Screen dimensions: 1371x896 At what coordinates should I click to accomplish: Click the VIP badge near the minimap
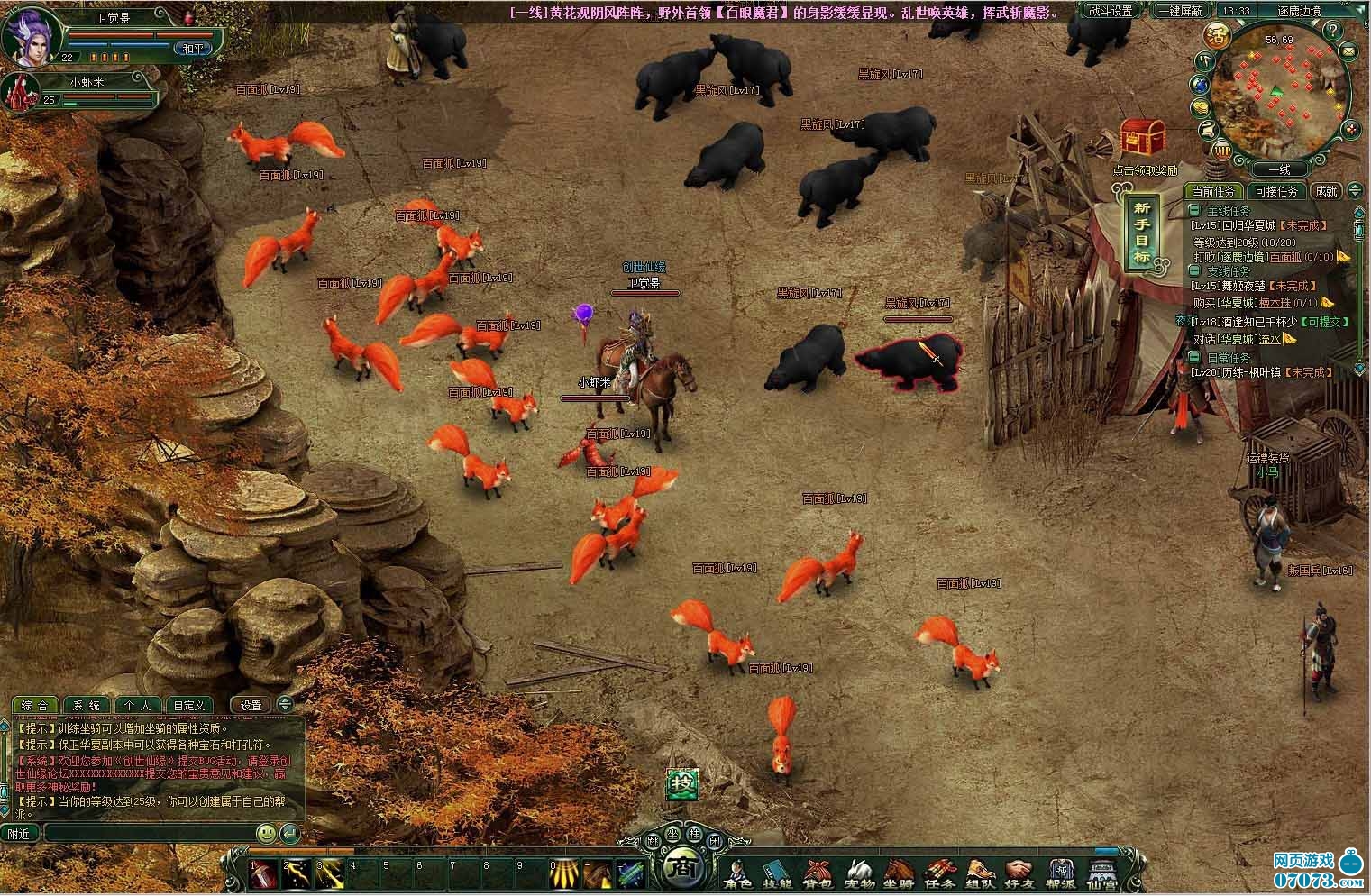point(1222,149)
